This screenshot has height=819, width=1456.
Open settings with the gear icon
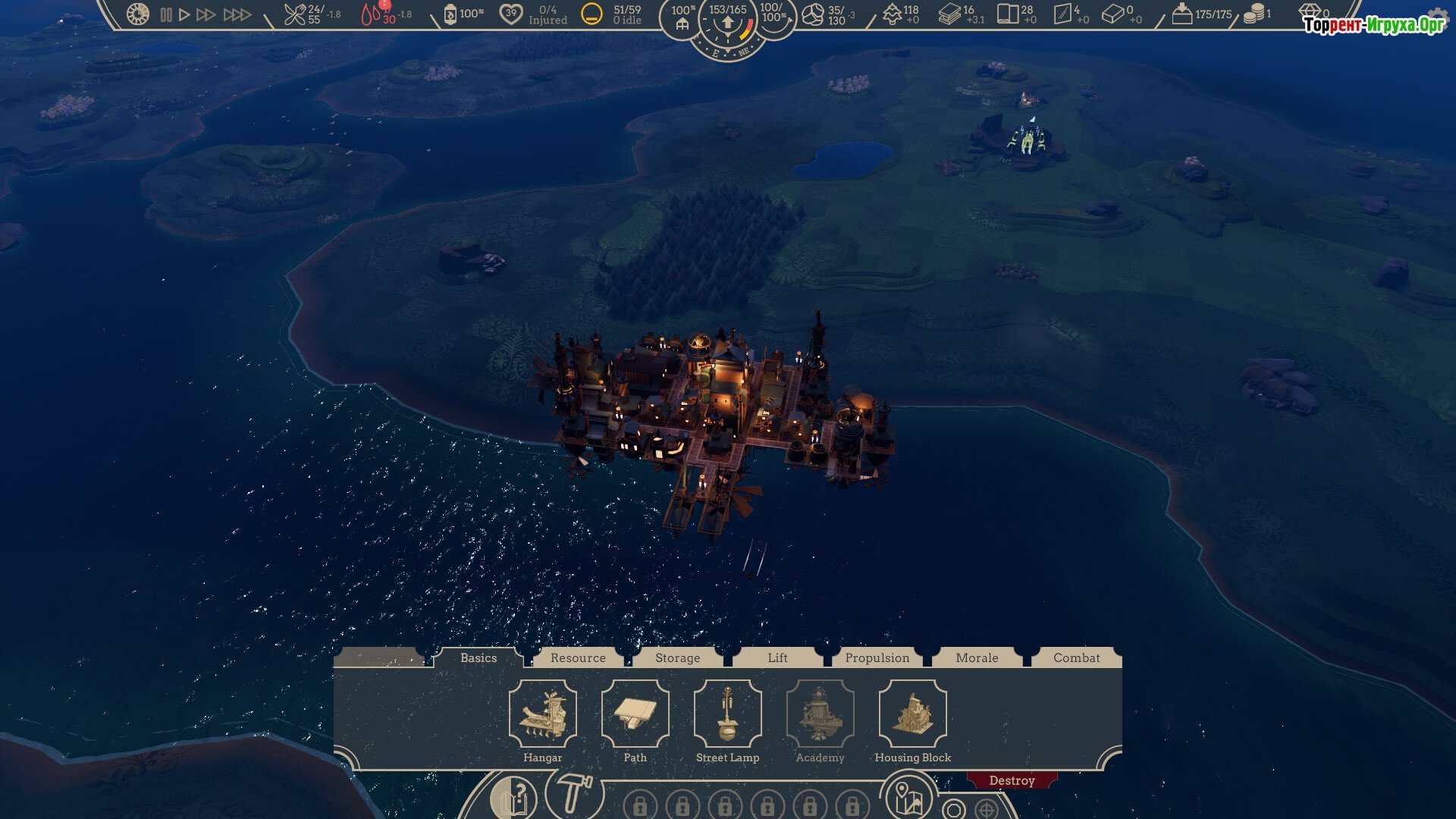[1437, 18]
